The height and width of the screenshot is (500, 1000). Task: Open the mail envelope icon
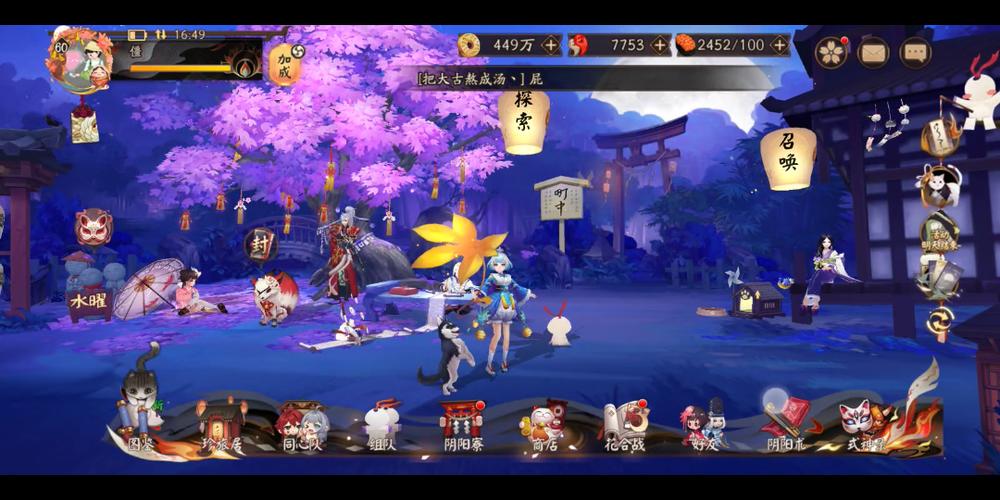[x=873, y=52]
